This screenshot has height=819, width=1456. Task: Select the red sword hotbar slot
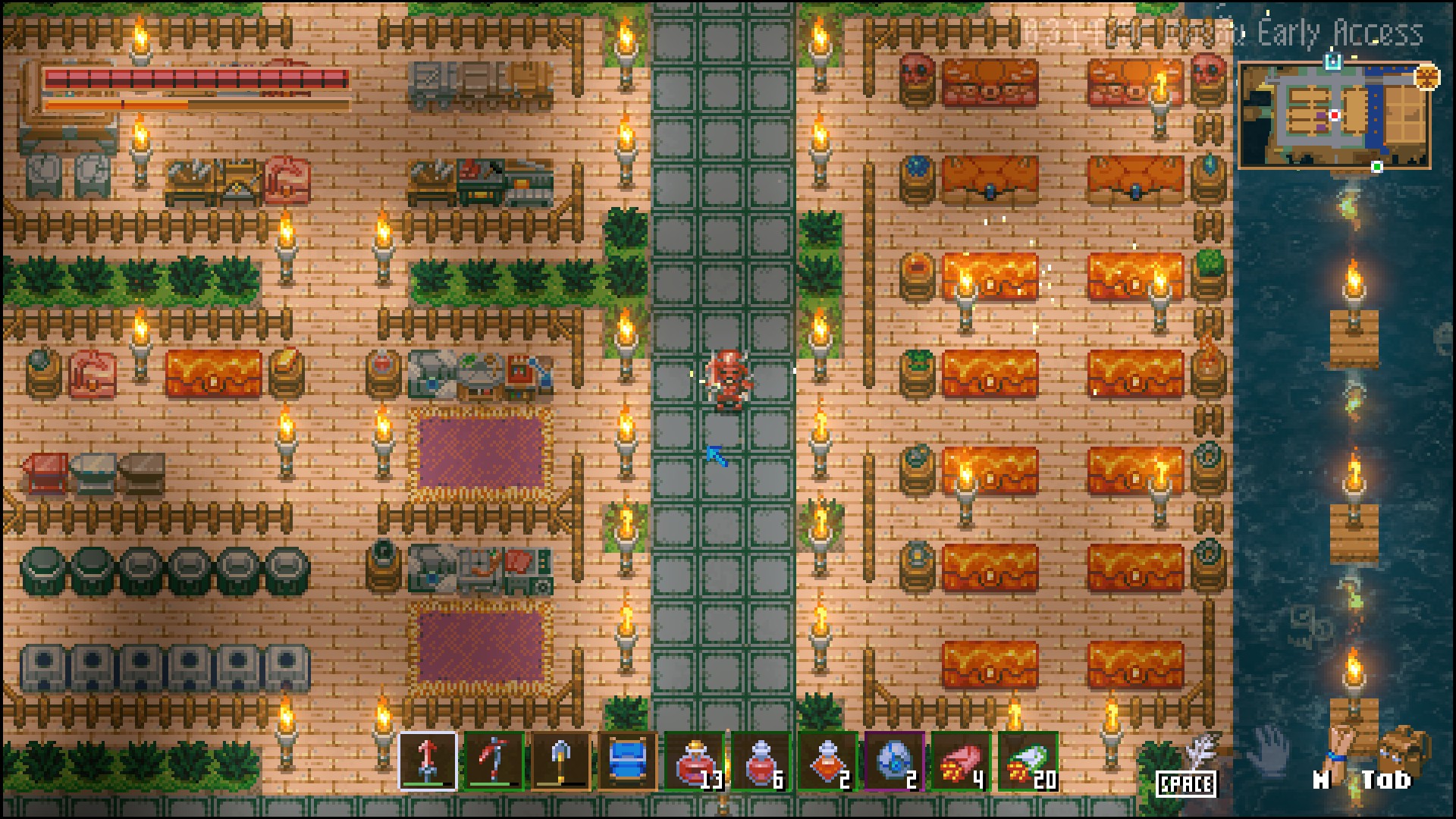[428, 761]
